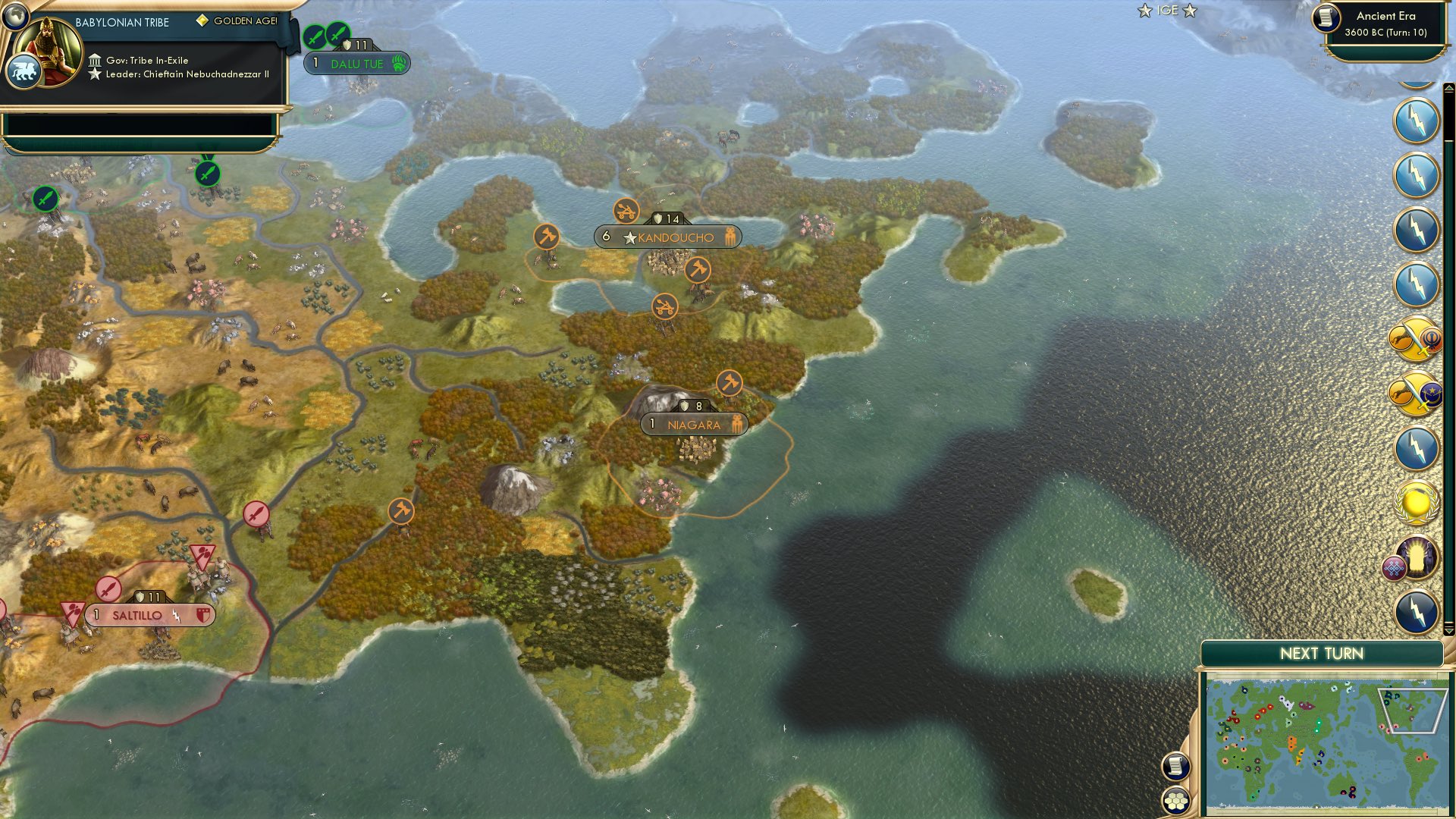1456x819 pixels.
Task: Select the Dalu Tue city banner
Action: click(x=356, y=64)
